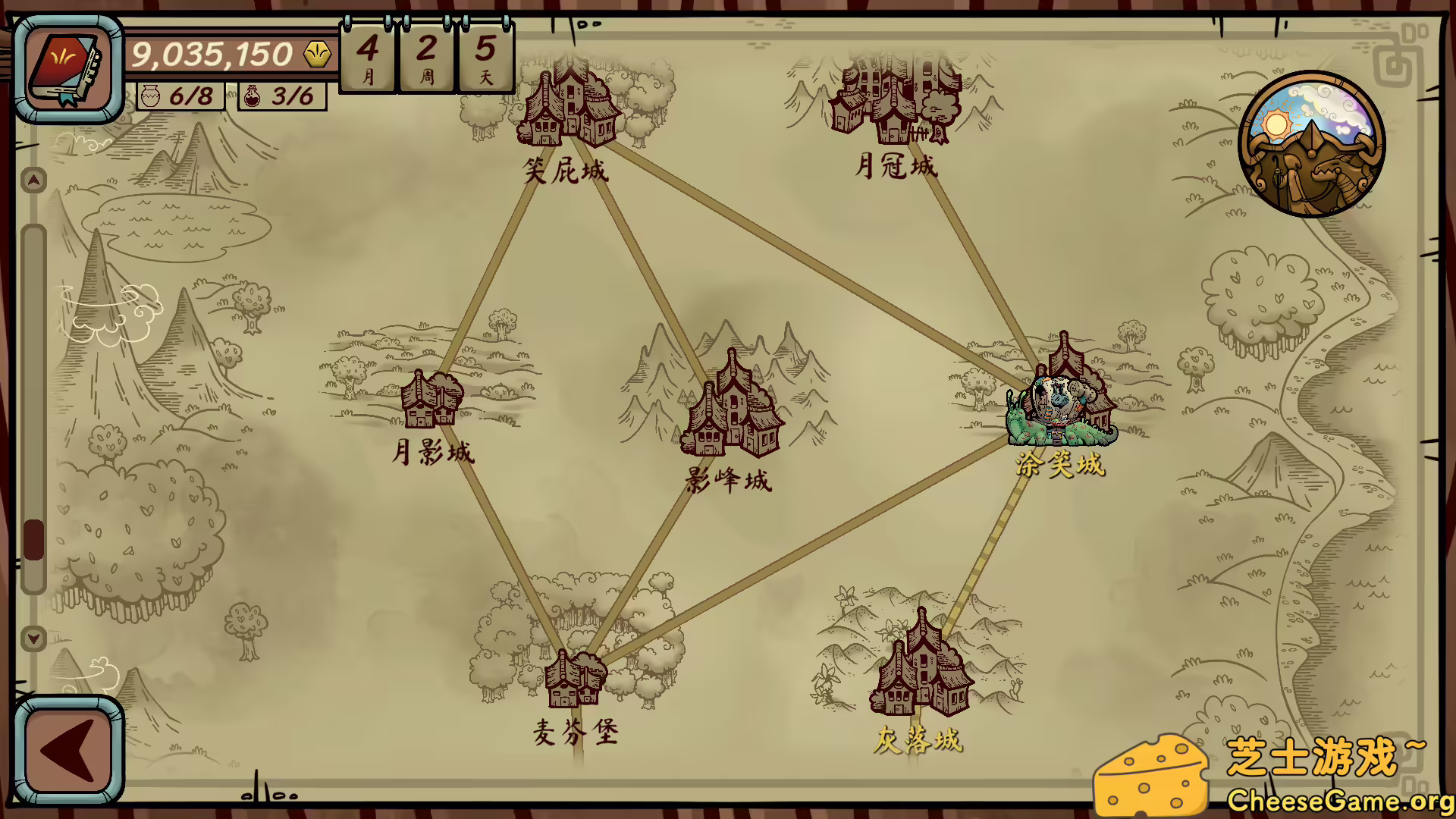The image size is (1456, 819).
Task: Click the gold coin currency icon
Action: pyautogui.click(x=315, y=52)
